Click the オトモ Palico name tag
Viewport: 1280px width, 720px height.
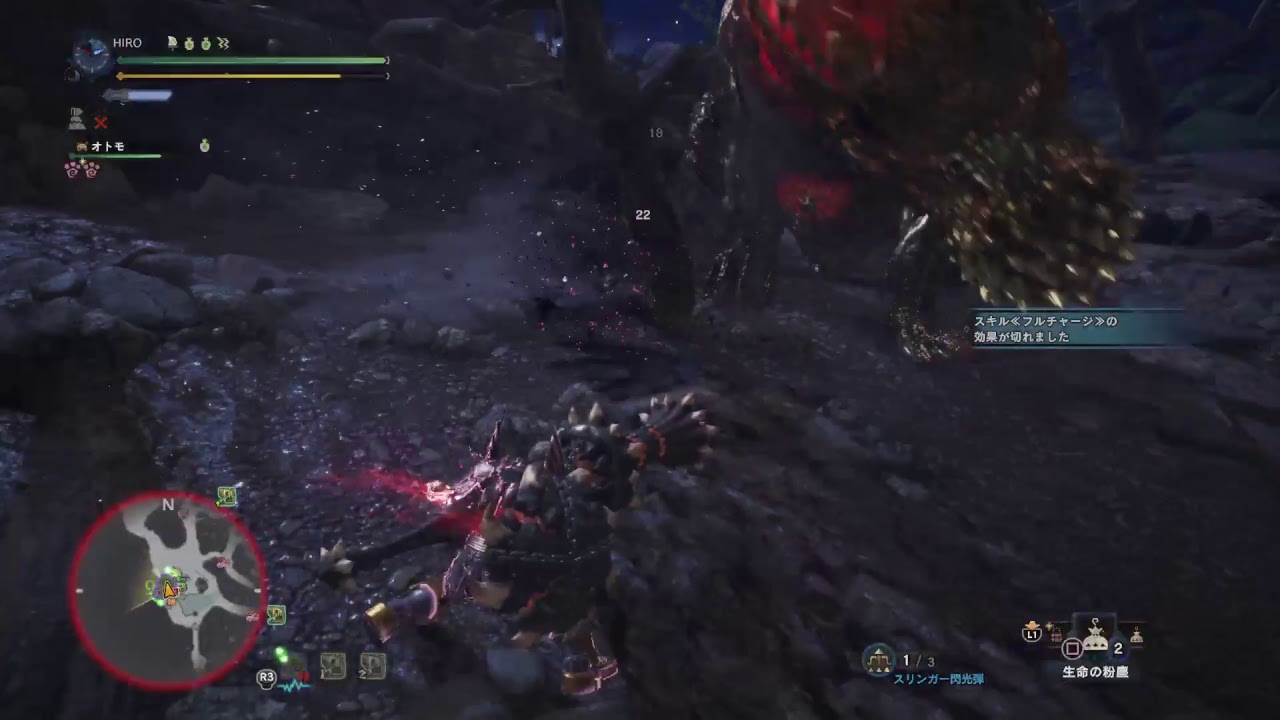pyautogui.click(x=108, y=146)
